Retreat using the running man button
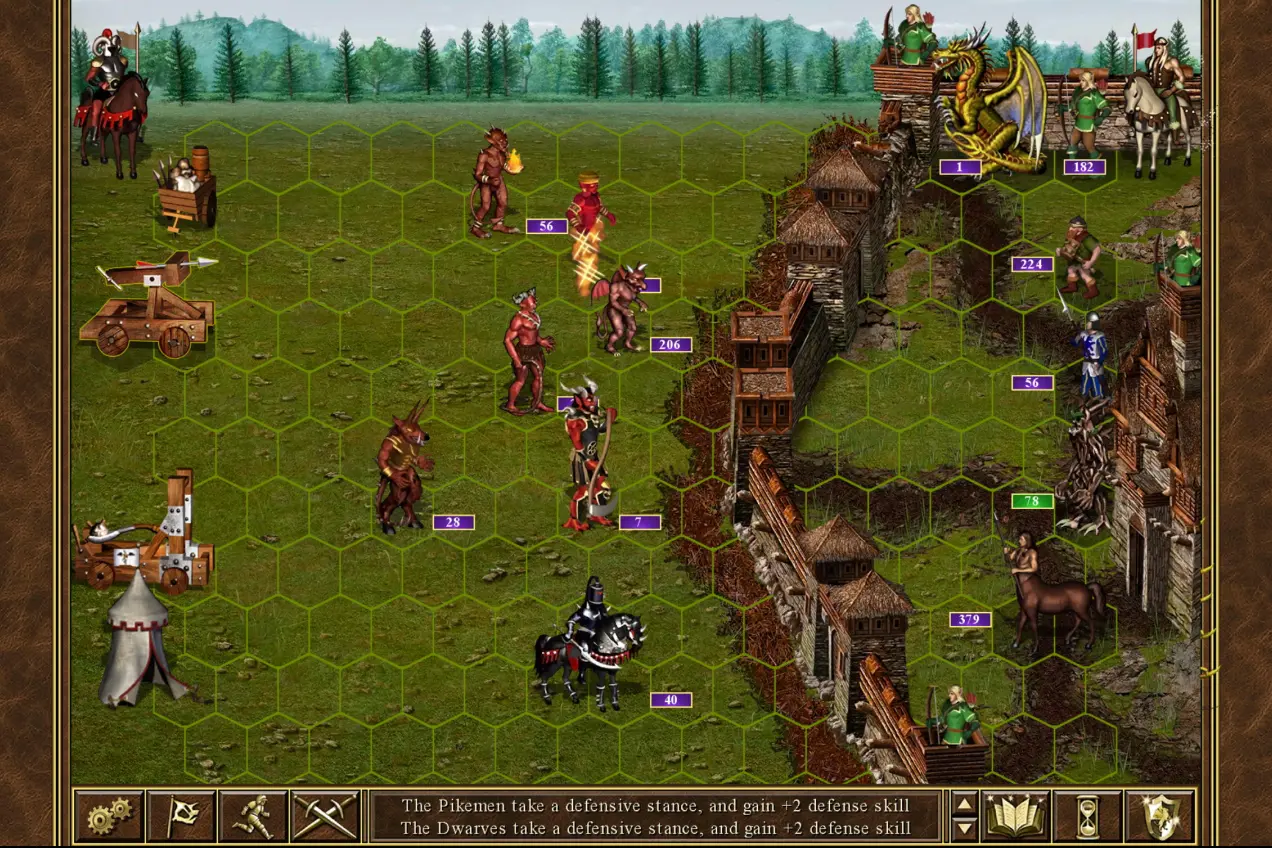This screenshot has height=848, width=1272. click(x=253, y=816)
